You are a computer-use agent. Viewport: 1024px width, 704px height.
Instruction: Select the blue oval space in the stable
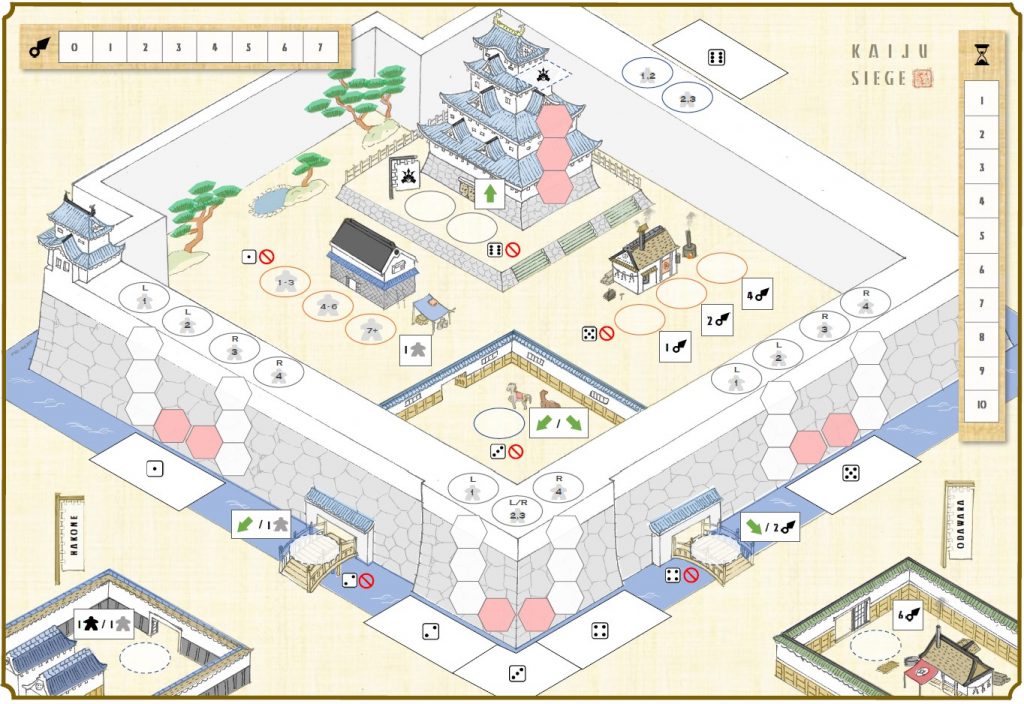(x=499, y=423)
